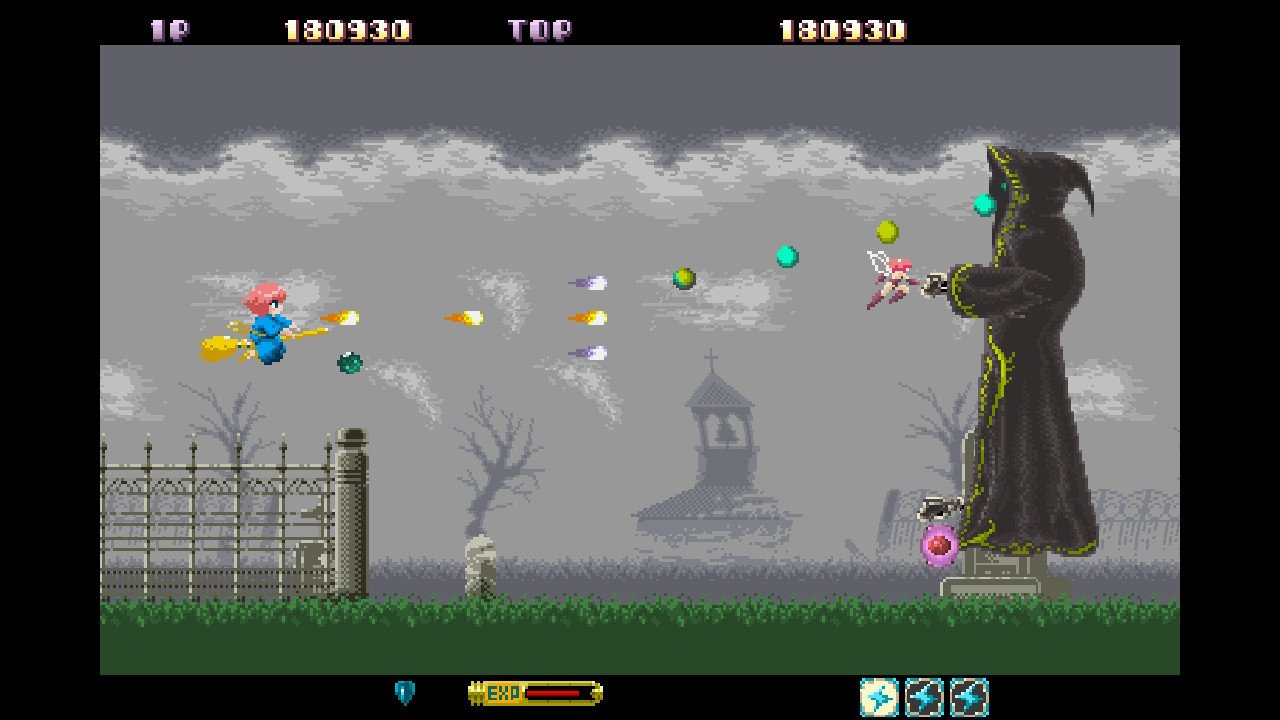Select the pink magic ring on the gravestone
The width and height of the screenshot is (1280, 720).
(x=938, y=547)
